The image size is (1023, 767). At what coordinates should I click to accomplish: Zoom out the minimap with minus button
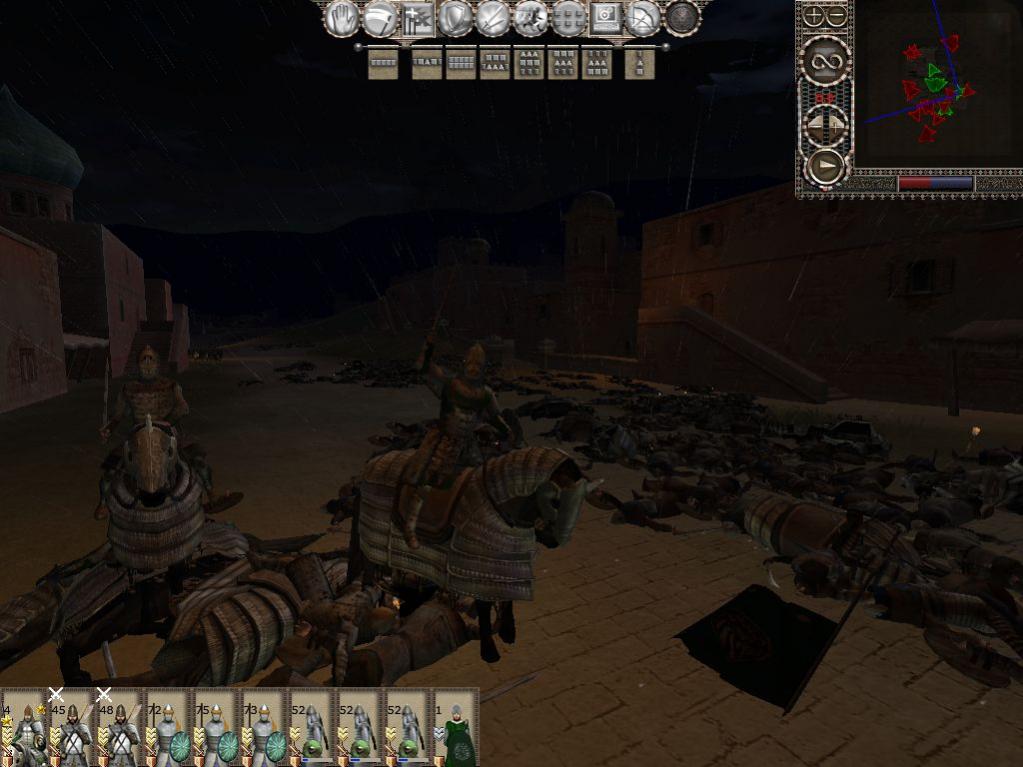pyautogui.click(x=837, y=16)
